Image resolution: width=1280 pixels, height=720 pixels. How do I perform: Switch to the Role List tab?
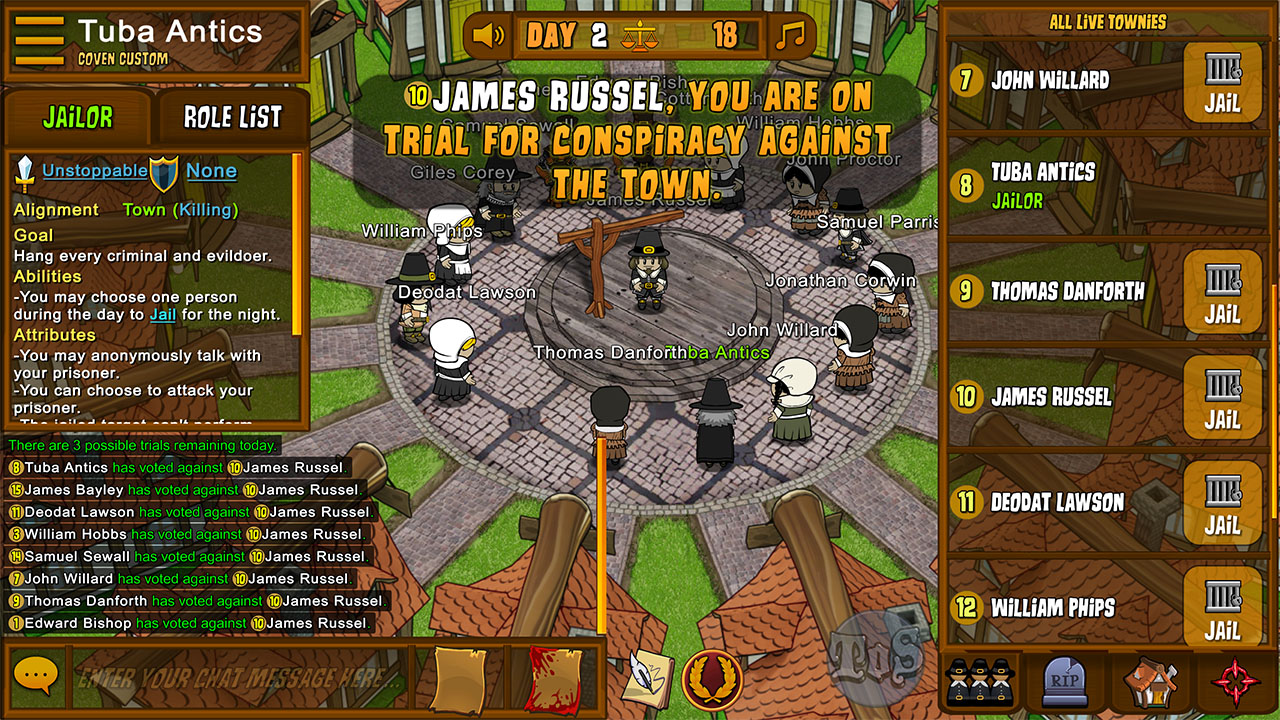click(x=232, y=117)
